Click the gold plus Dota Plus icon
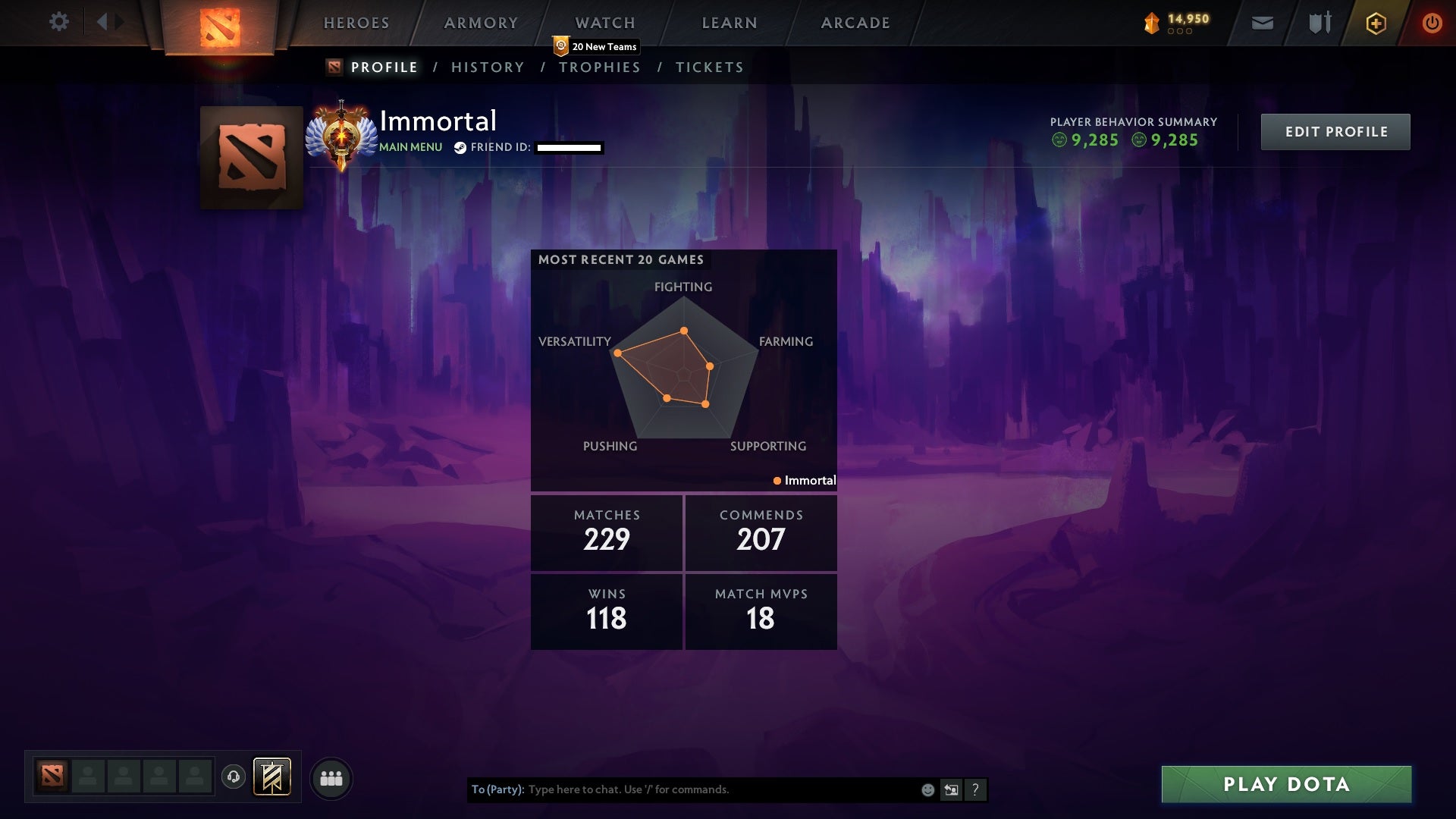The image size is (1456, 819). click(x=1376, y=23)
